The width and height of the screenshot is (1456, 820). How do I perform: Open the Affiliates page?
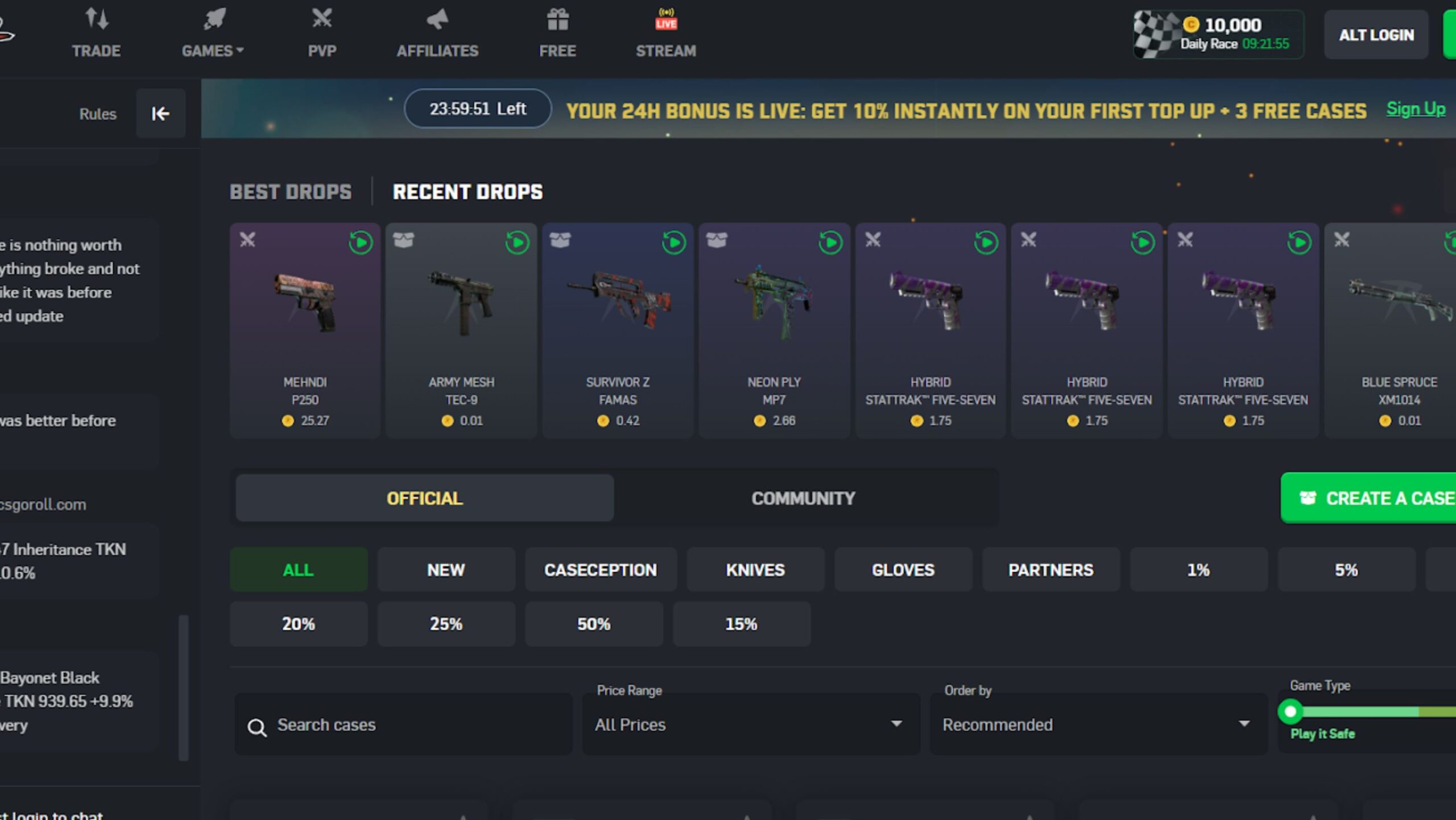pos(437,34)
